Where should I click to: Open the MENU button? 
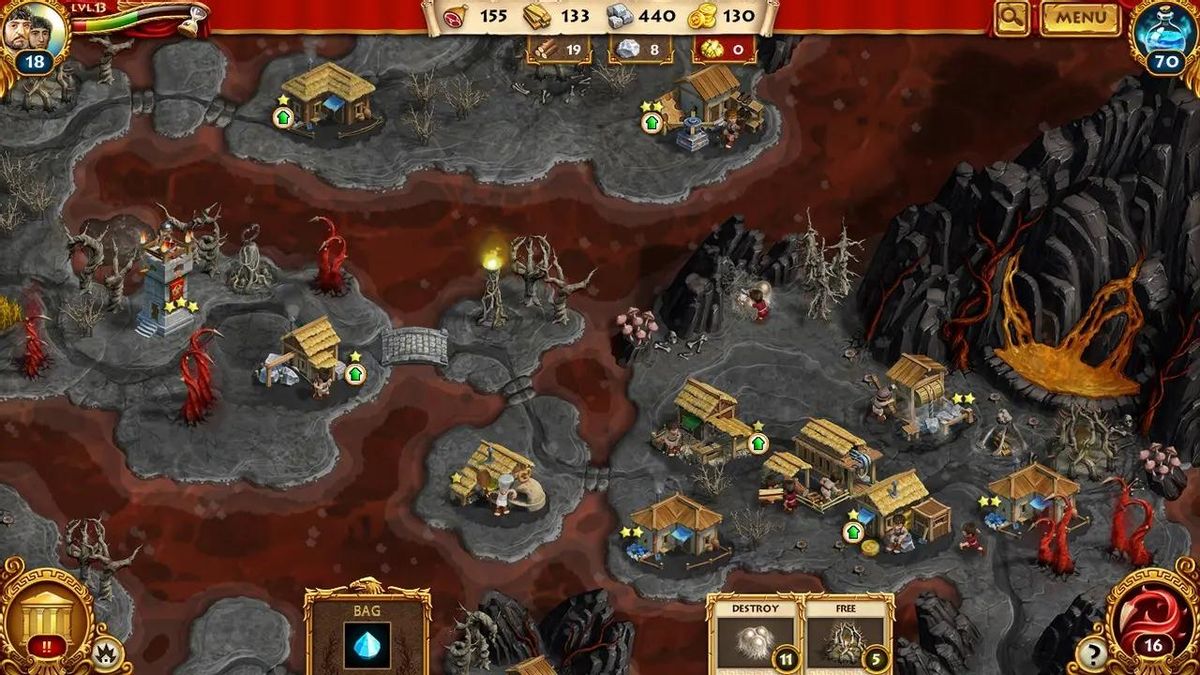click(x=1080, y=17)
